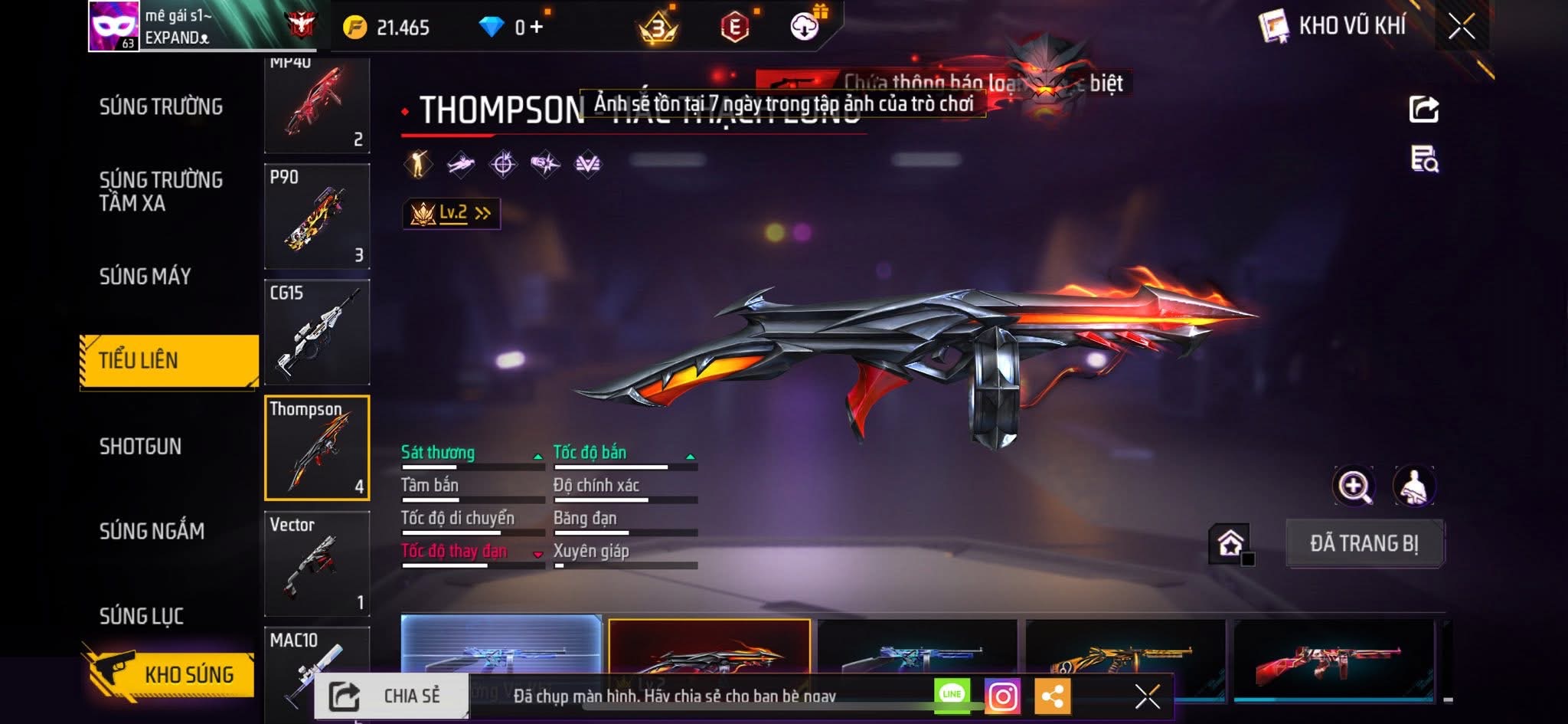This screenshot has height=724, width=1568.
Task: Switch to the SÚNG TRƯỜNG category
Action: point(161,107)
